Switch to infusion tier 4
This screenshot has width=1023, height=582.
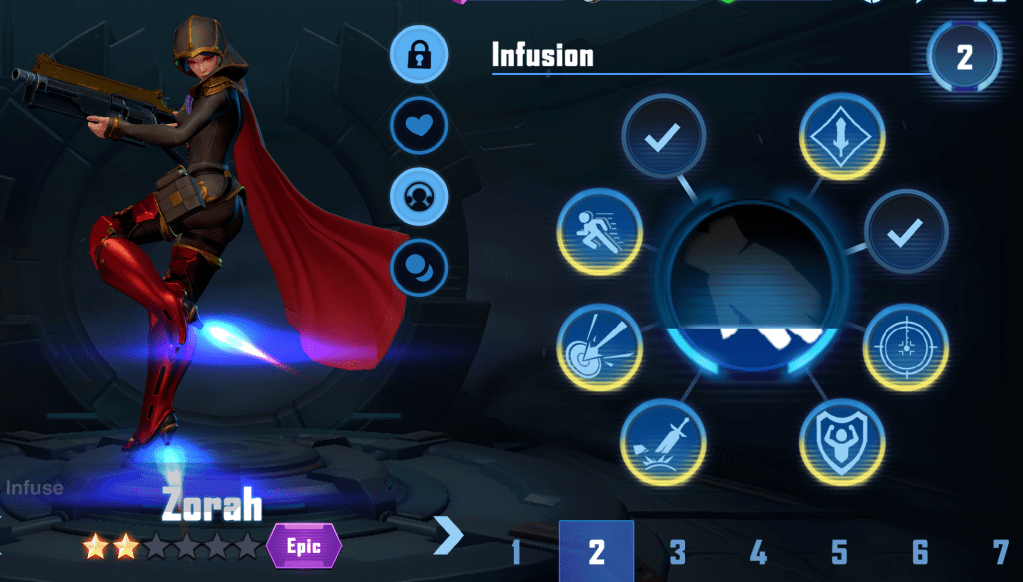pyautogui.click(x=758, y=551)
